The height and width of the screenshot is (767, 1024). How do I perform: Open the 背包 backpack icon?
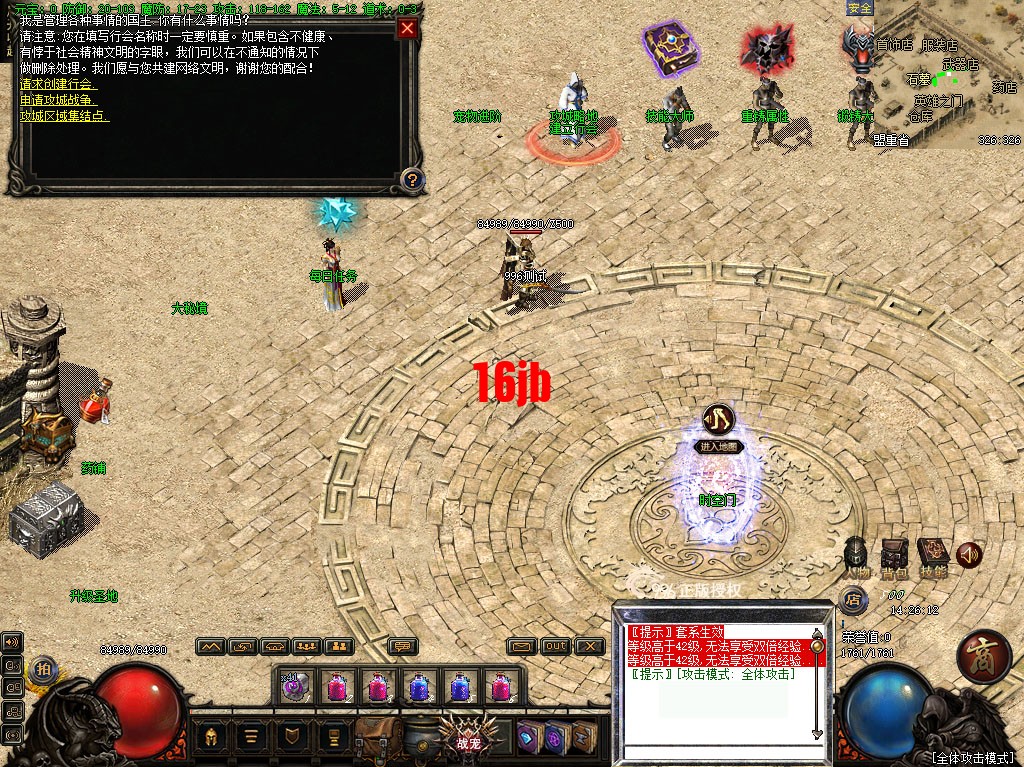click(x=894, y=554)
